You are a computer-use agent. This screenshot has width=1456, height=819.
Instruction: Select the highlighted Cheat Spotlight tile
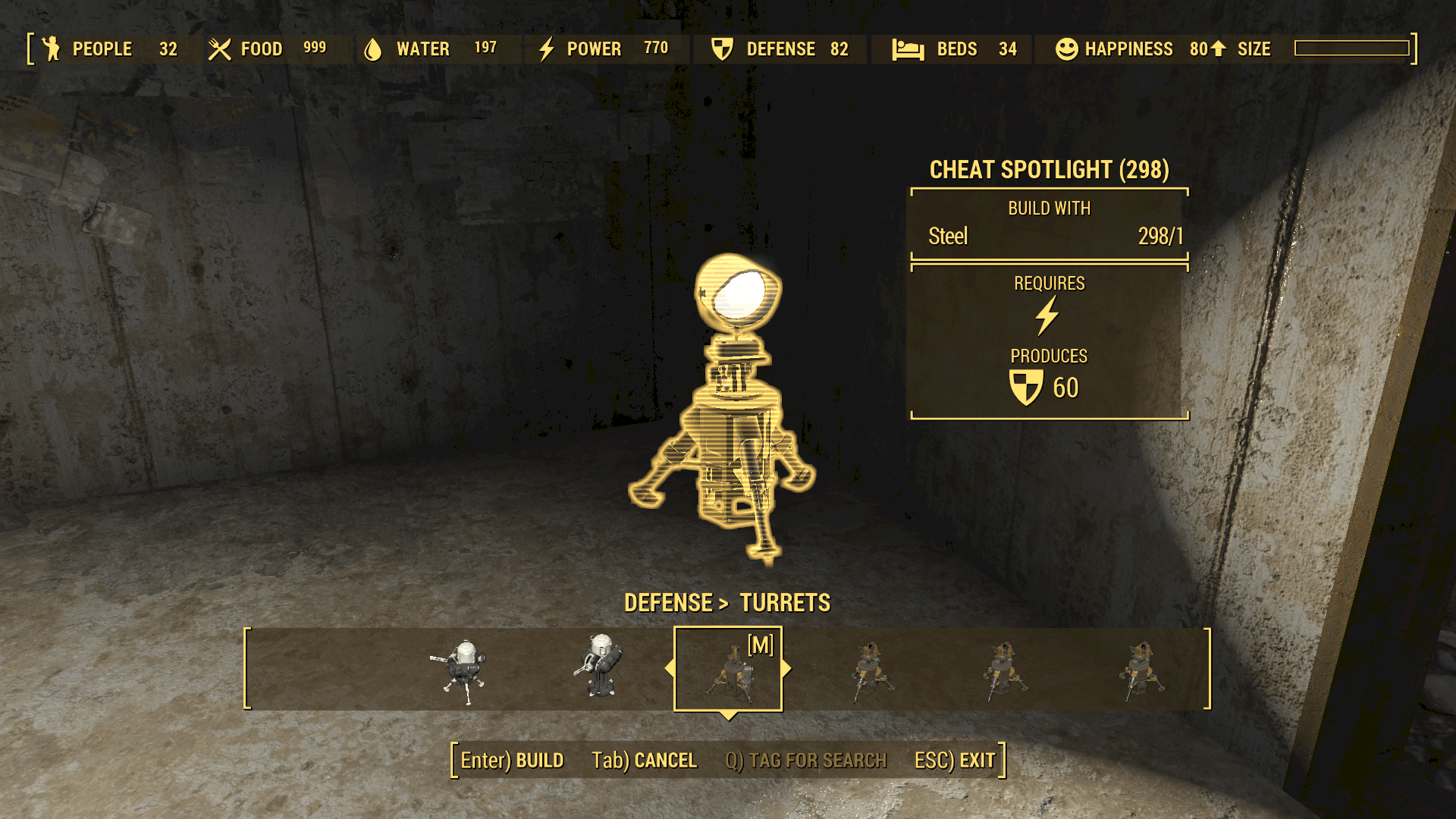point(728,670)
